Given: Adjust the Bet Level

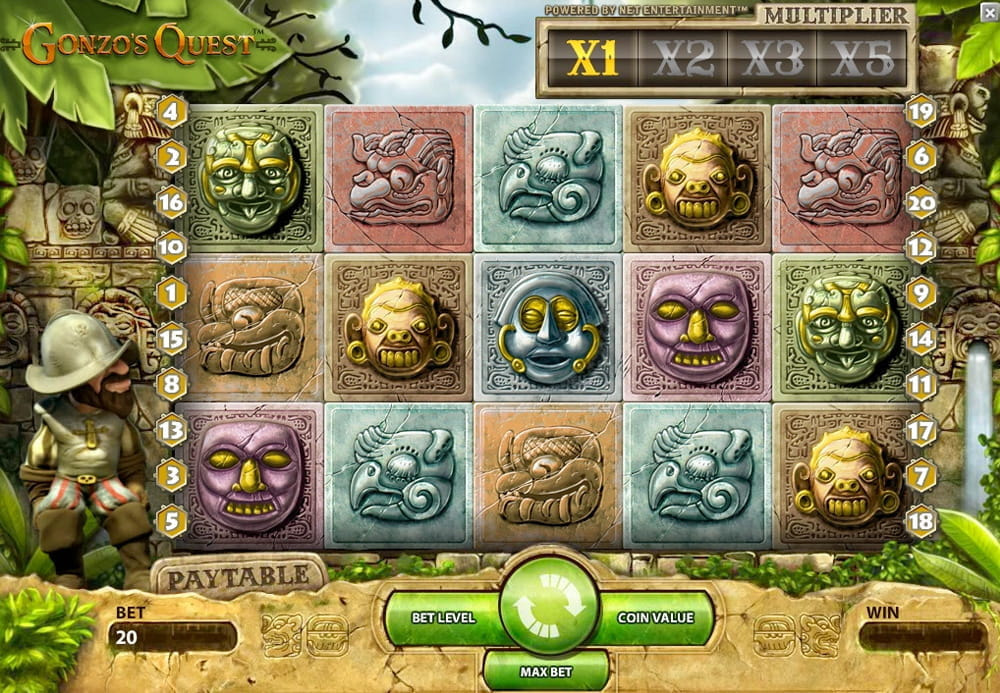Looking at the screenshot, I should click(443, 617).
